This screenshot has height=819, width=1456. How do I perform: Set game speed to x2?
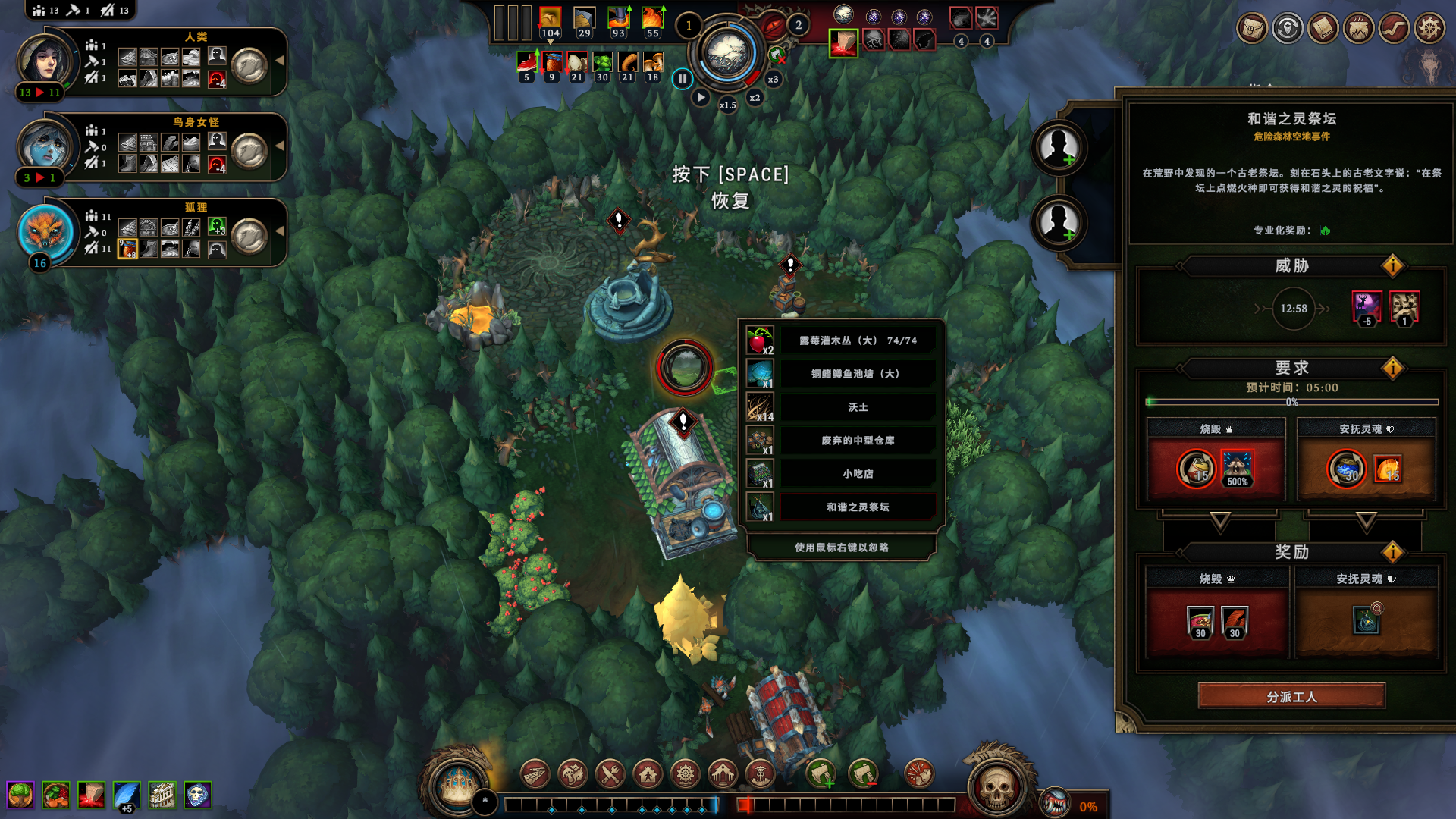click(755, 98)
